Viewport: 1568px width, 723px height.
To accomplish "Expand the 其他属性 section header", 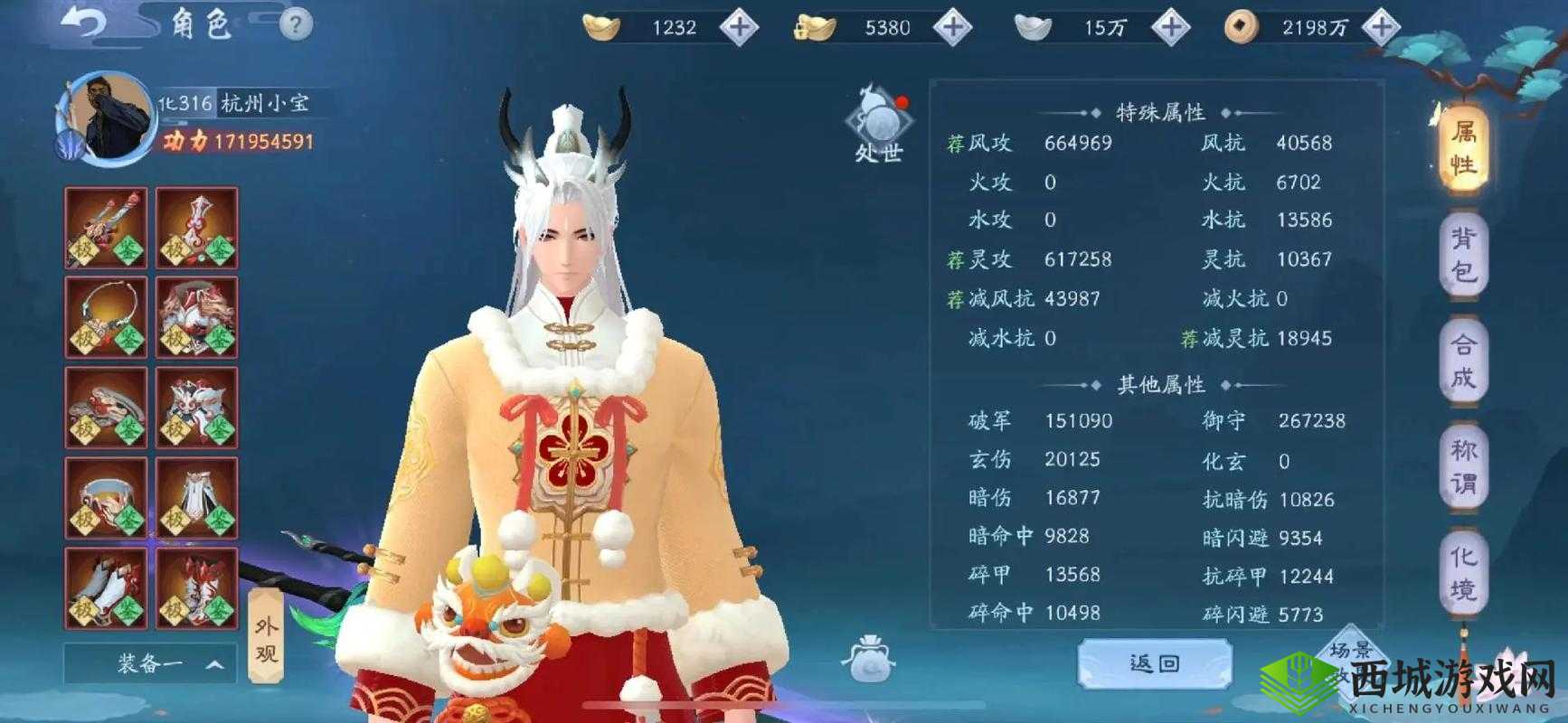I will [x=1160, y=384].
